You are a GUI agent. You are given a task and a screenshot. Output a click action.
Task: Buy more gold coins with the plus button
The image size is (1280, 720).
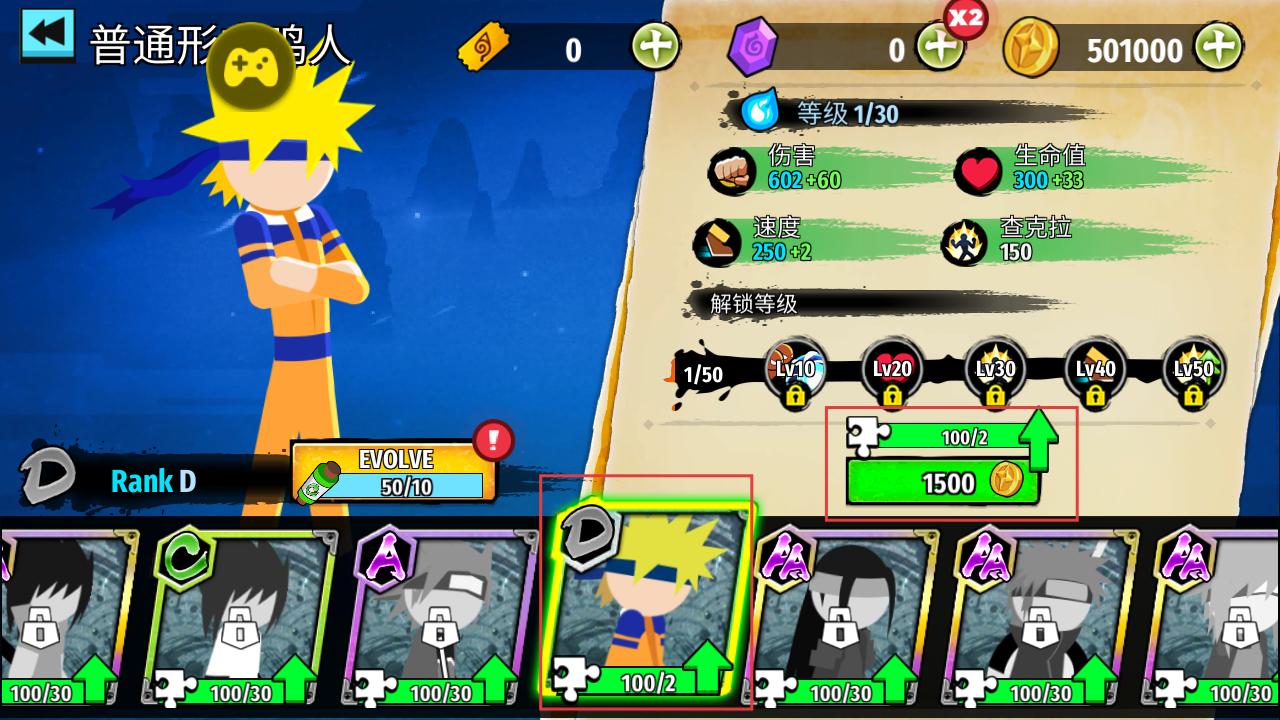[x=1218, y=46]
